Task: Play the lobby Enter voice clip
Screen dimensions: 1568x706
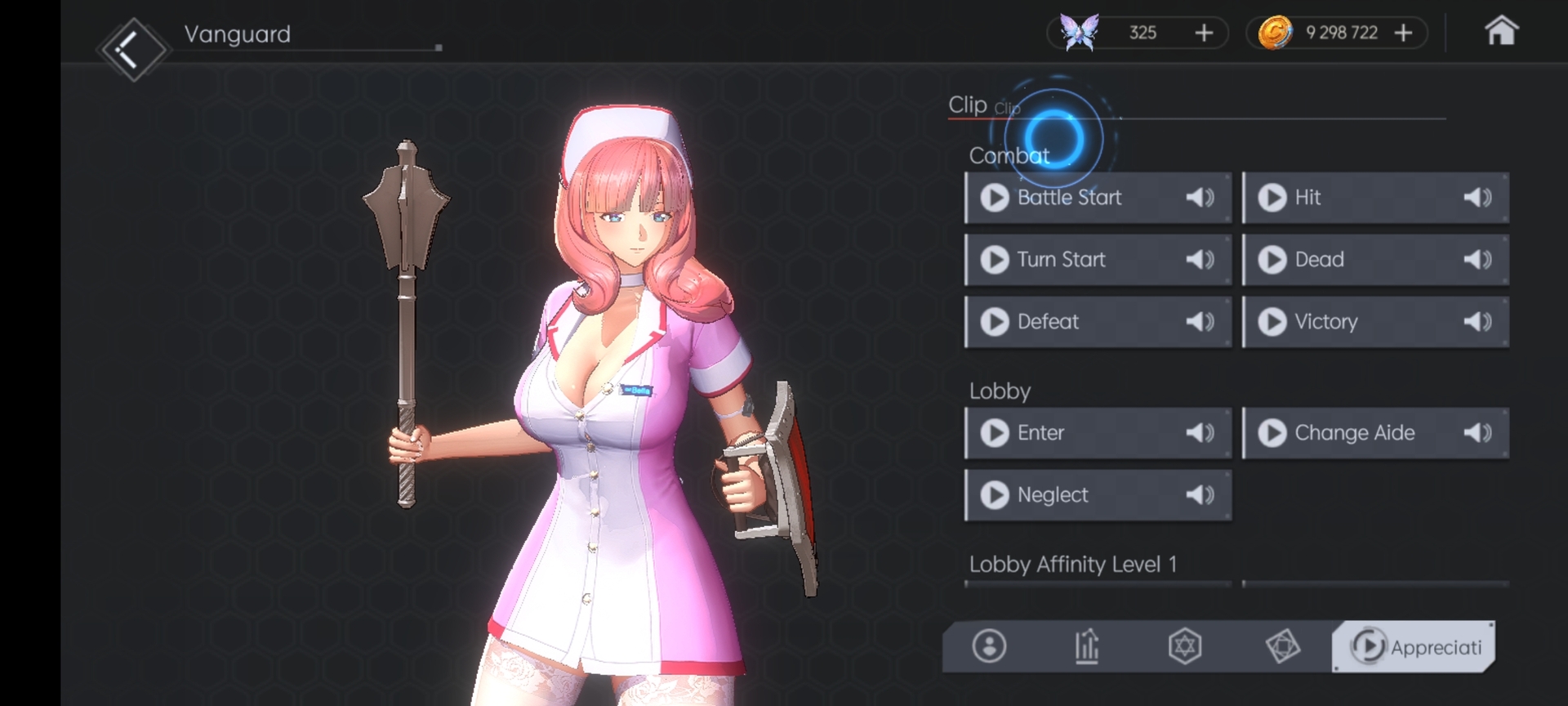Action: tap(996, 433)
